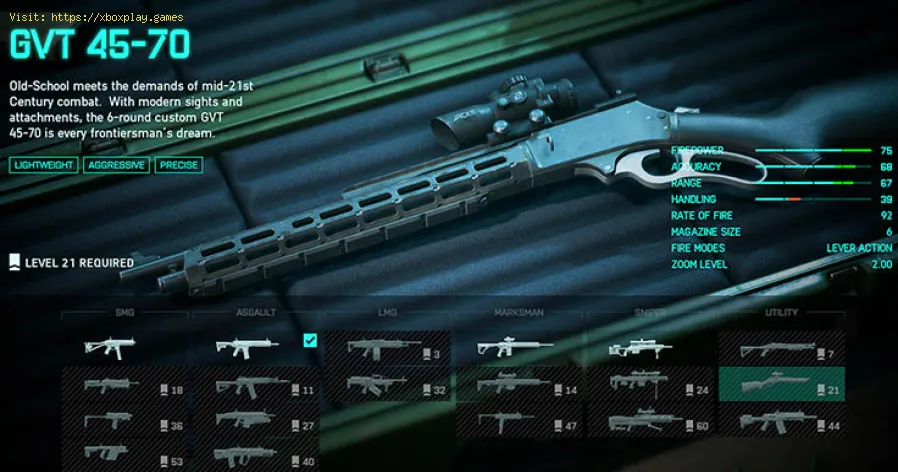
Task: Choose the highlighted level 21 GVT 45-70
Action: [x=781, y=384]
